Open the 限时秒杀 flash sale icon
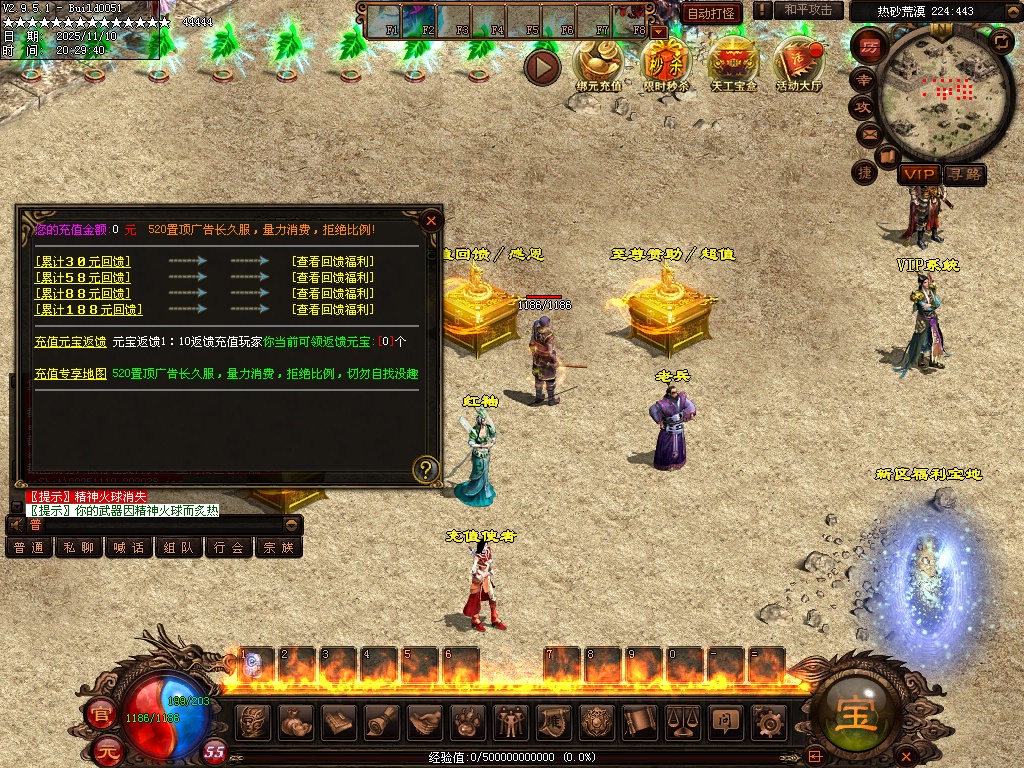1024x768 pixels. [666, 64]
